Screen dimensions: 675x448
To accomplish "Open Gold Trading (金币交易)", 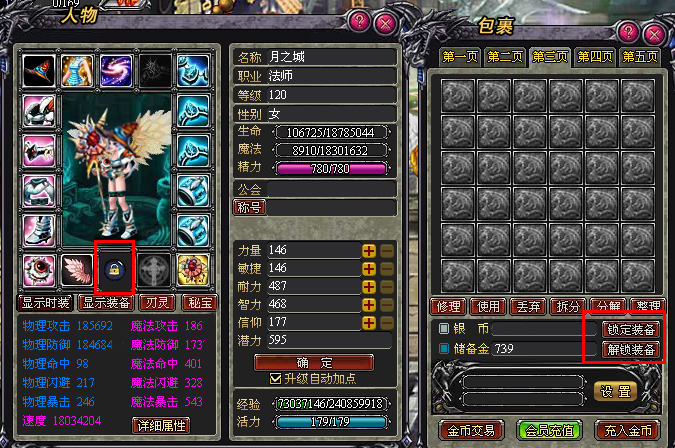I will point(470,430).
